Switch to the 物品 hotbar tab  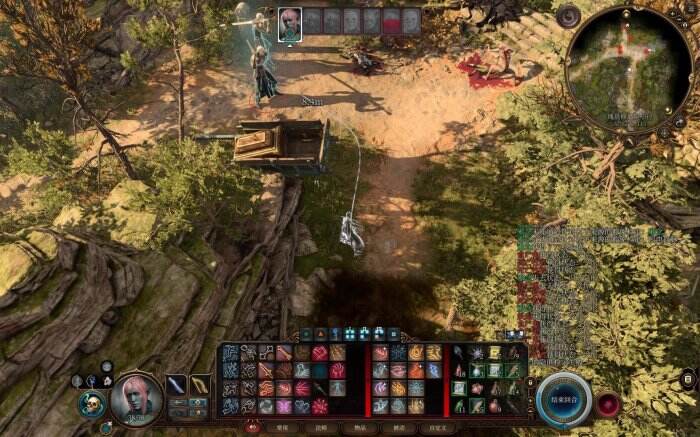[x=358, y=427]
